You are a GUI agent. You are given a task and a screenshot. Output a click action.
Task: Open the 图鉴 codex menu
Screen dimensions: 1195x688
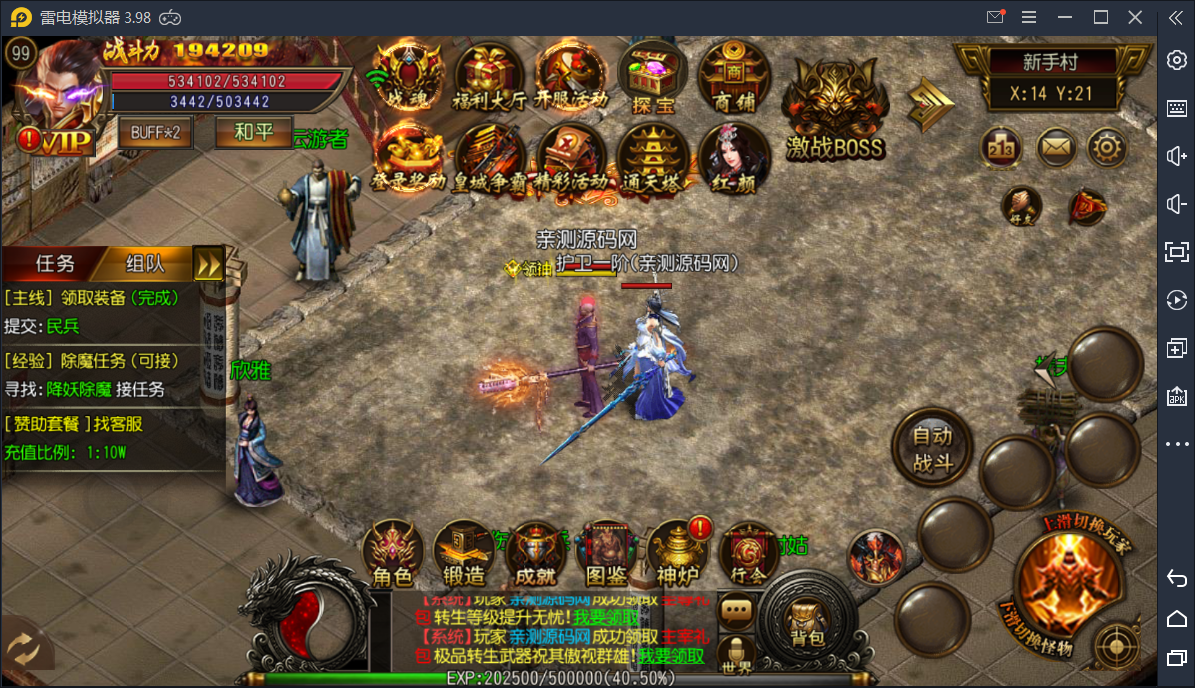click(x=606, y=555)
